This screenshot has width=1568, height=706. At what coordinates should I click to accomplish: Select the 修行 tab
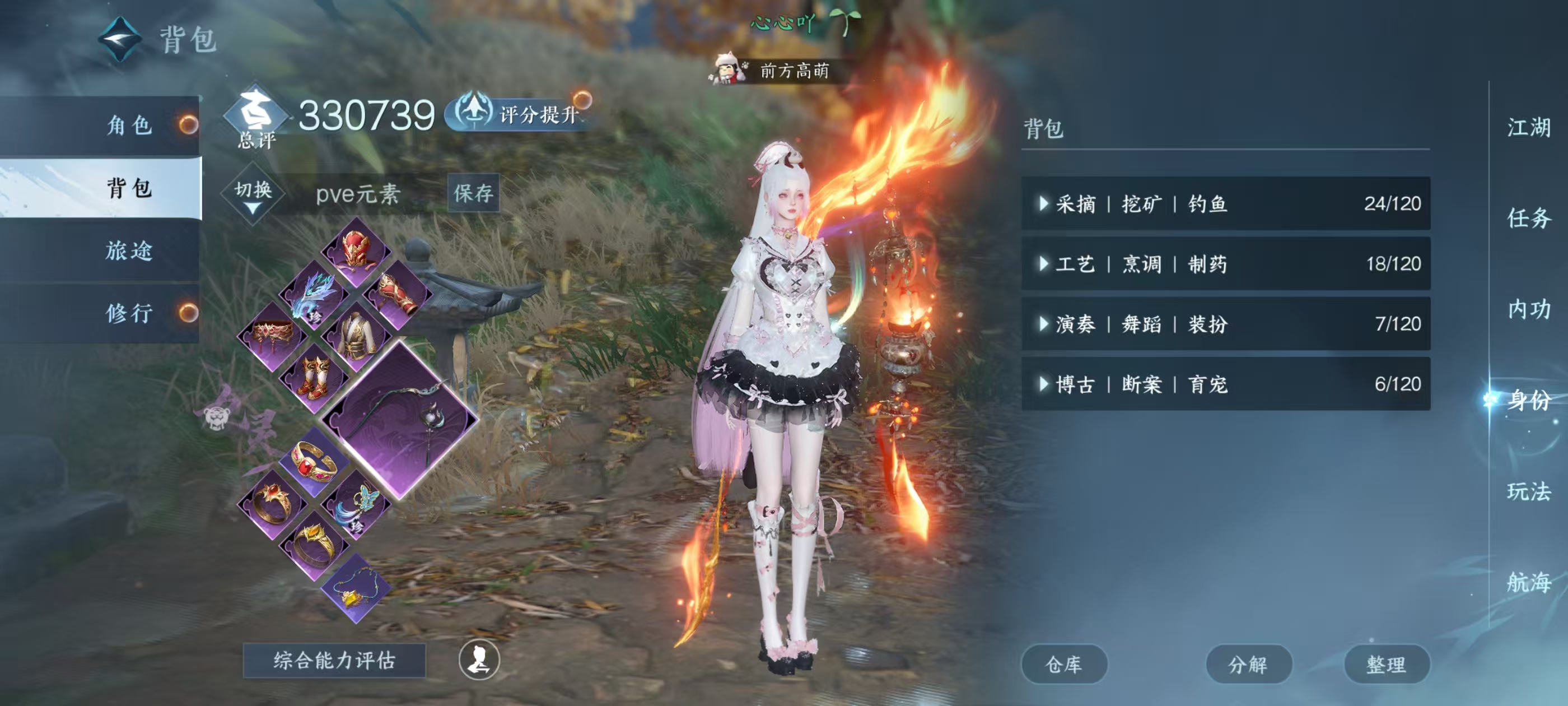point(128,313)
